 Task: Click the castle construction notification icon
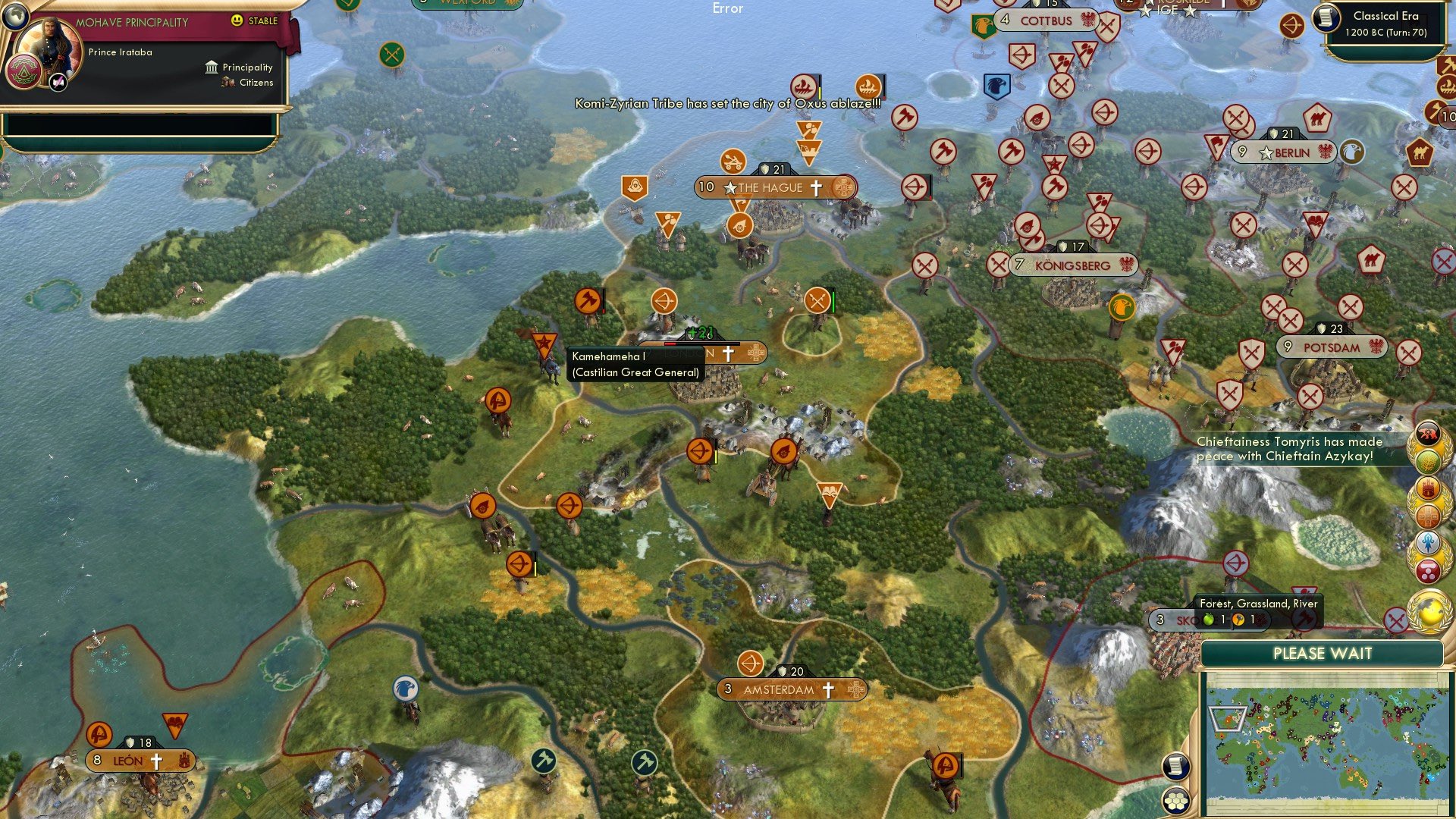pyautogui.click(x=1427, y=488)
